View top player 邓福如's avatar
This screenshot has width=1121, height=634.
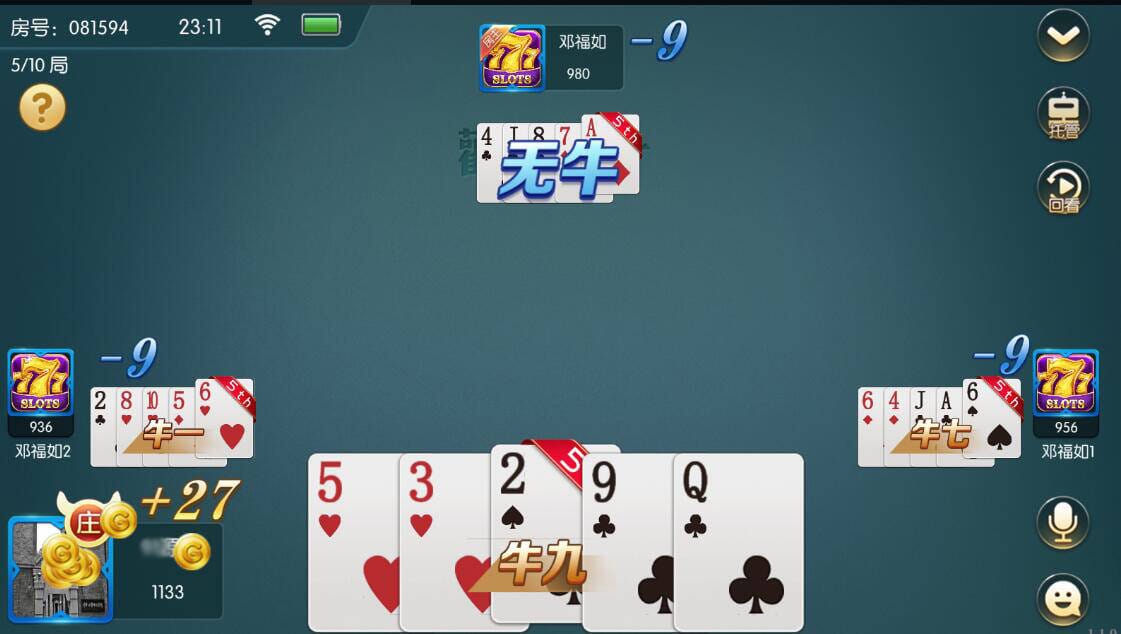click(x=512, y=59)
